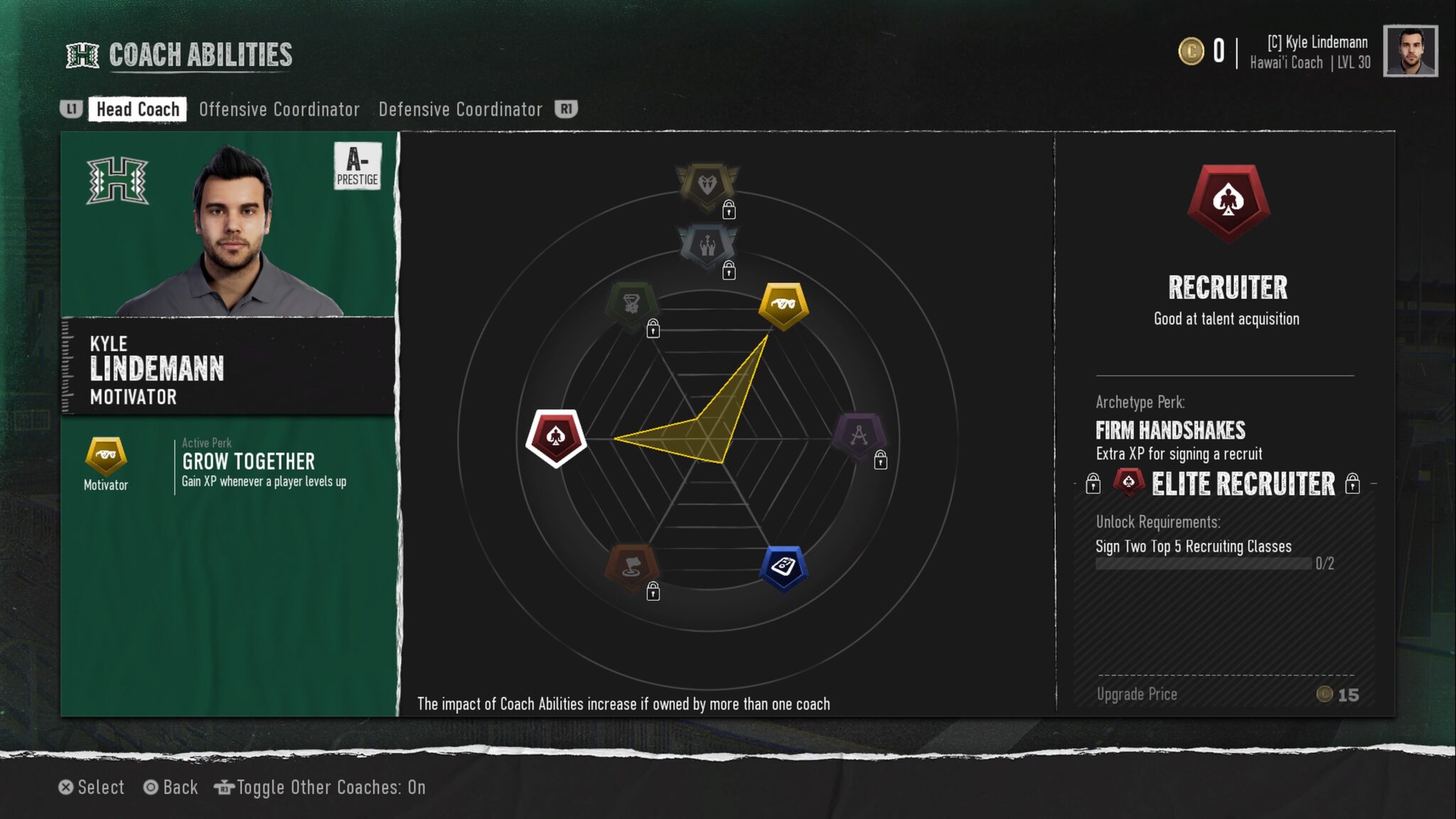Image resolution: width=1456 pixels, height=819 pixels.
Task: Click Kyle Lindemann's profile portrait thumbnail
Action: pos(1410,51)
